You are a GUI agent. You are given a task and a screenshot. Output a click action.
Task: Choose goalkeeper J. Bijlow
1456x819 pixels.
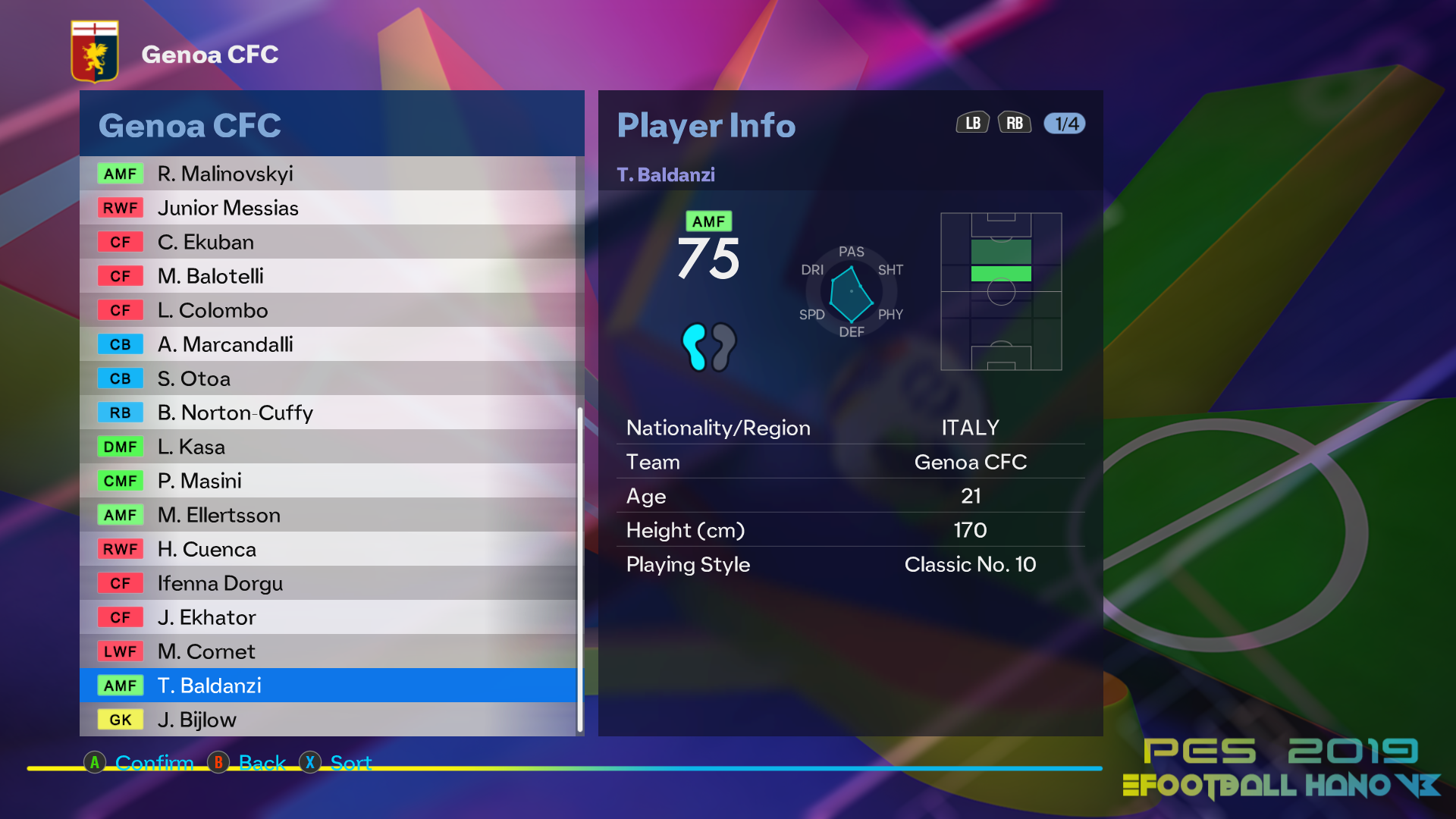pyautogui.click(x=328, y=720)
